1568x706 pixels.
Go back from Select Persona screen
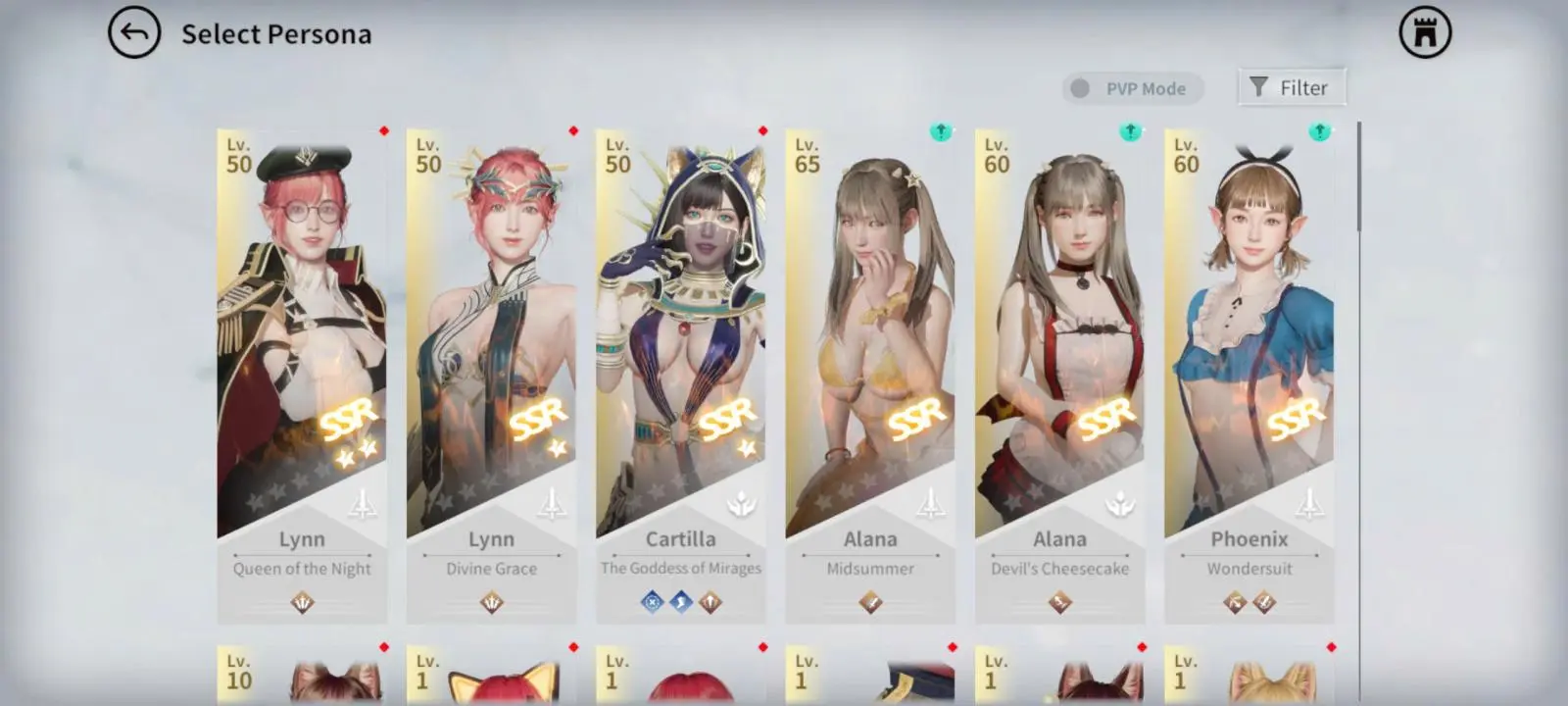[134, 33]
